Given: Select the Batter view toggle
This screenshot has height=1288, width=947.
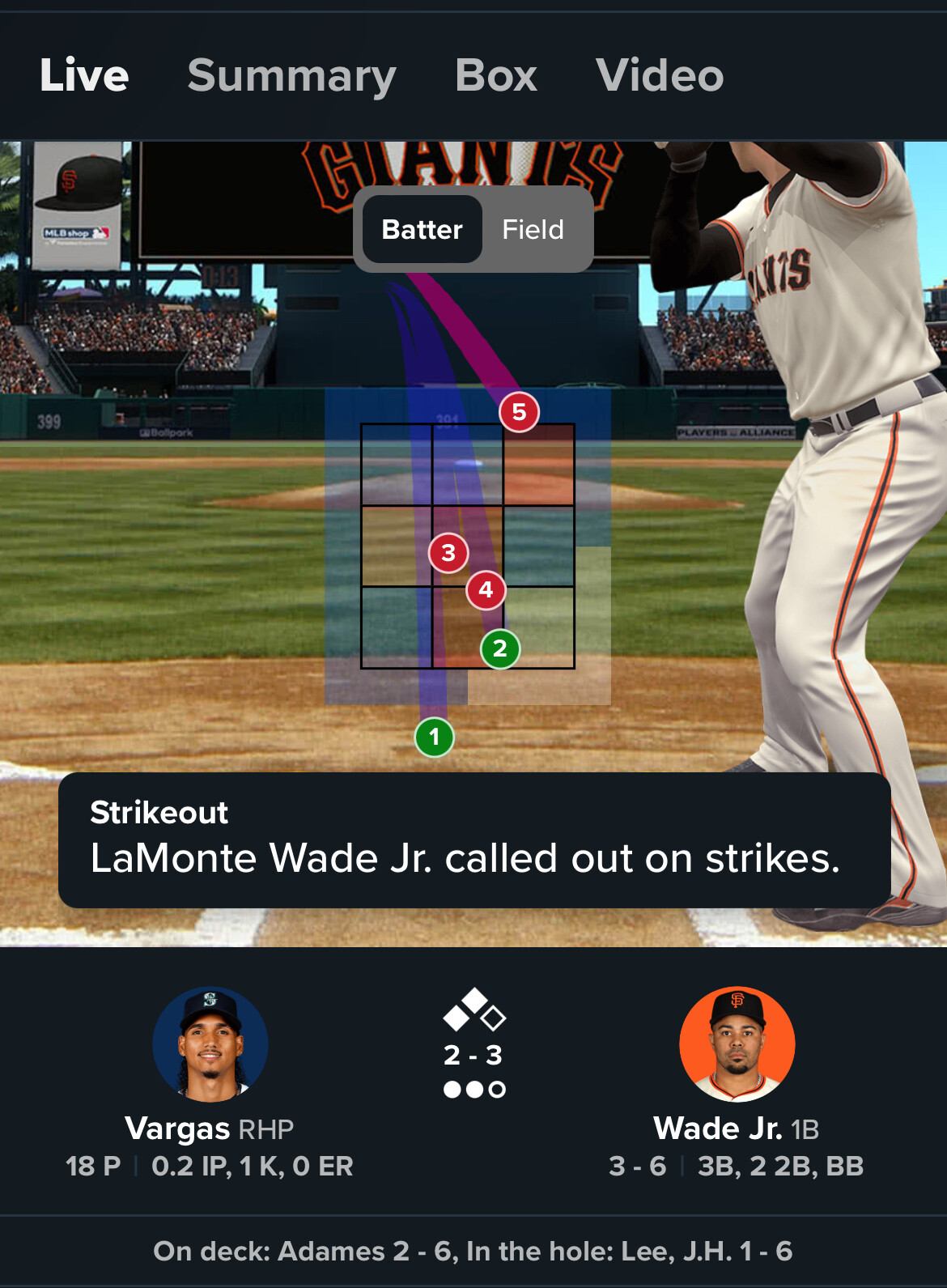Looking at the screenshot, I should click(422, 229).
